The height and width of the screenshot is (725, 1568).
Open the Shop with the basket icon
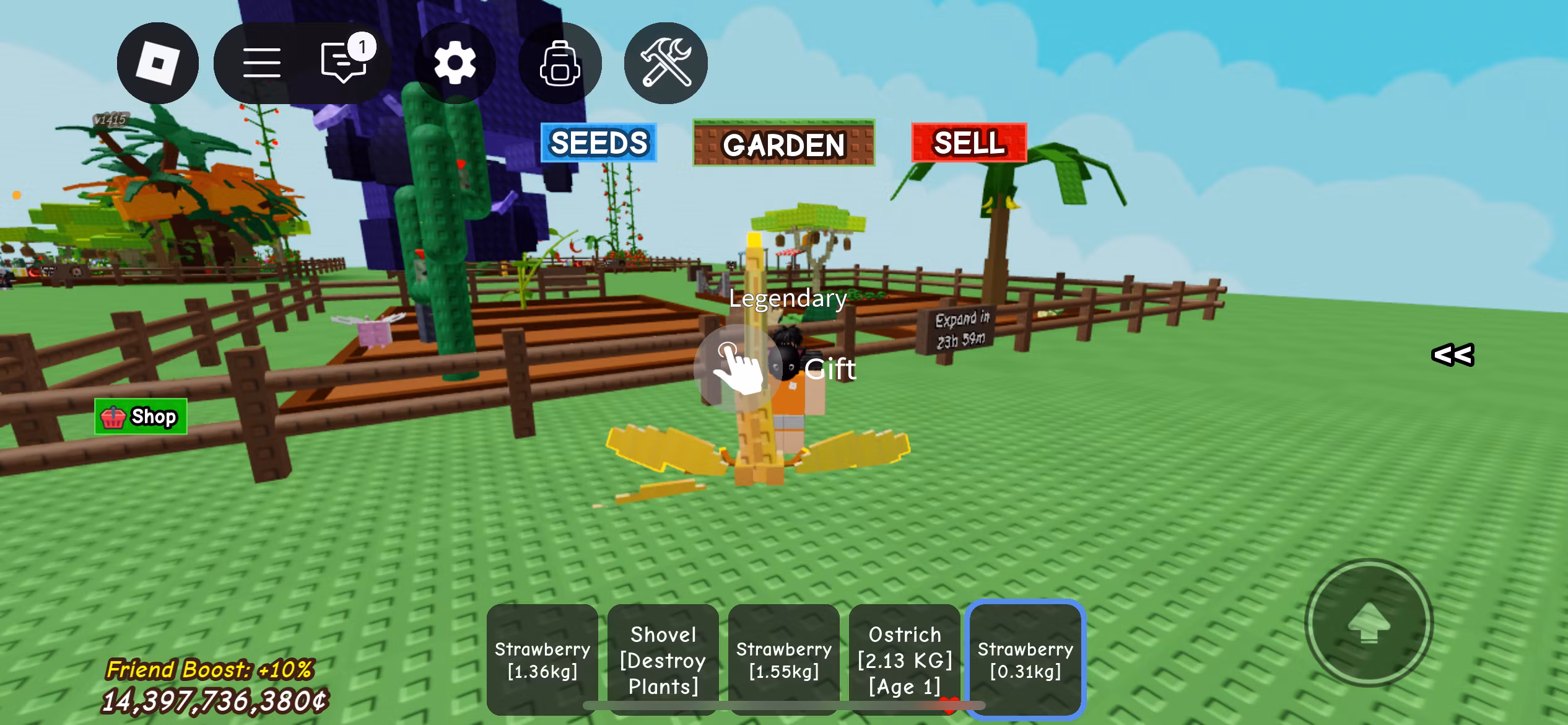pos(141,416)
